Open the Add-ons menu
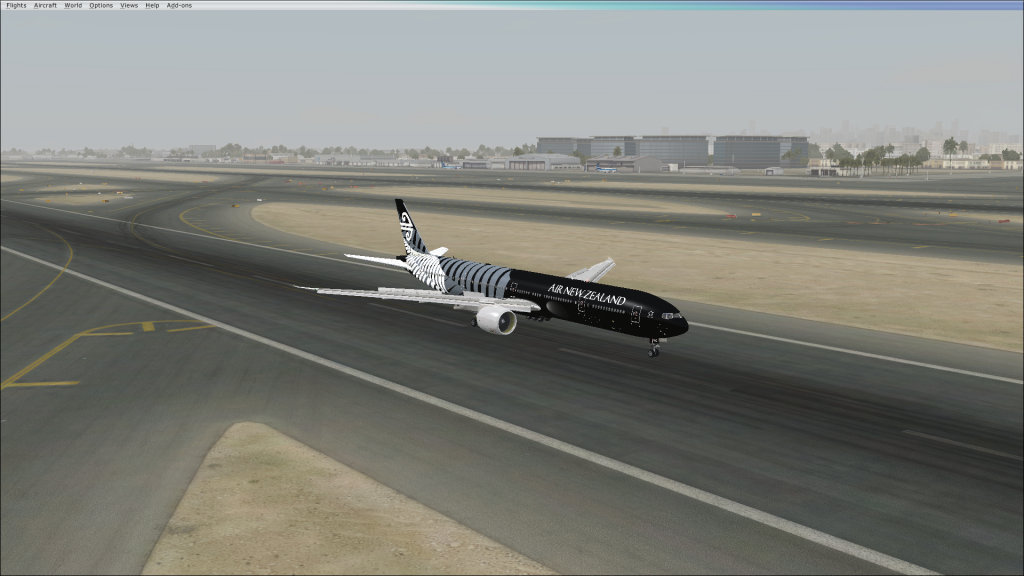This screenshot has height=576, width=1024. (x=179, y=5)
